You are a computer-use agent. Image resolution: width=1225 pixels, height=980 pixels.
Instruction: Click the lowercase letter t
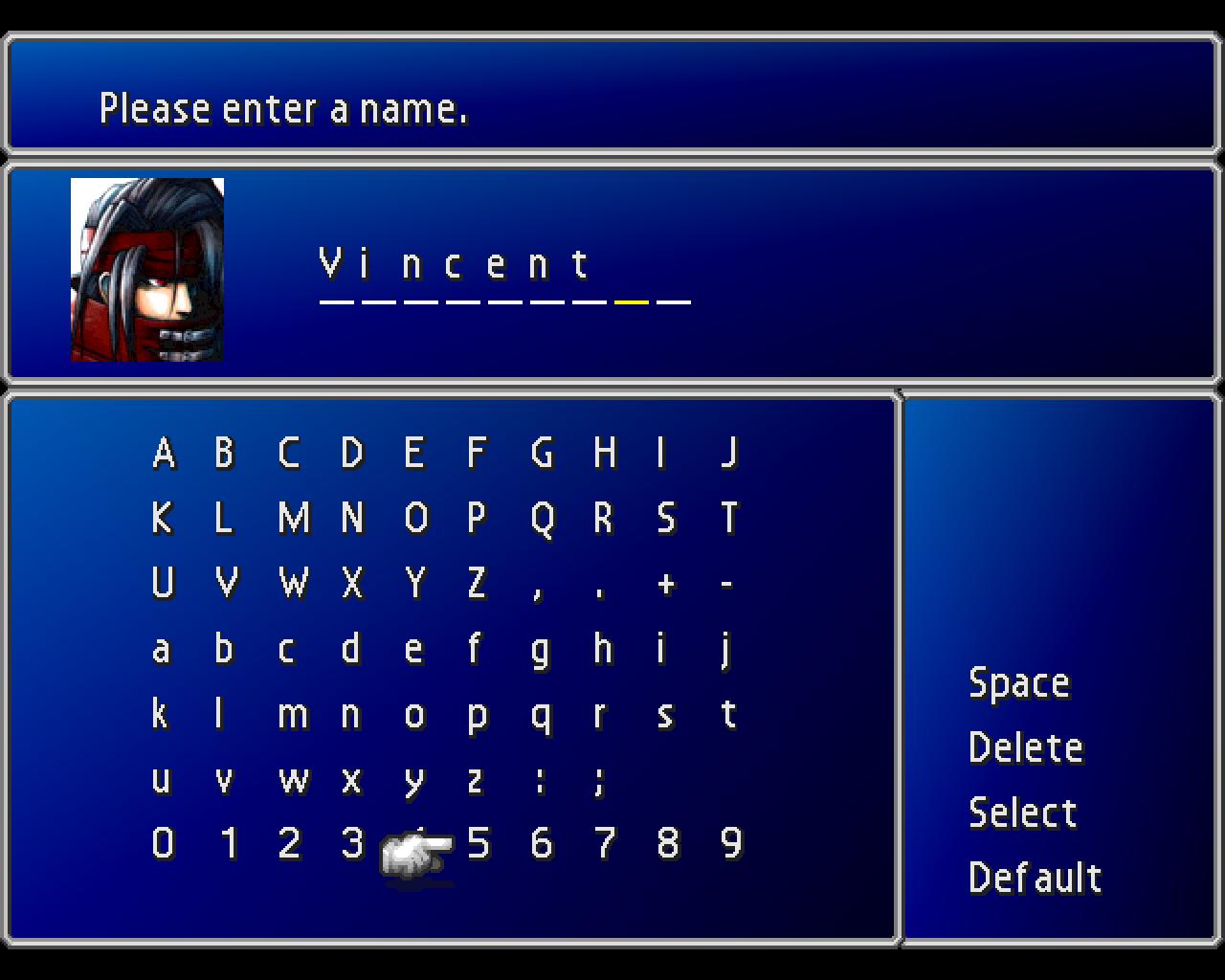pyautogui.click(x=730, y=715)
